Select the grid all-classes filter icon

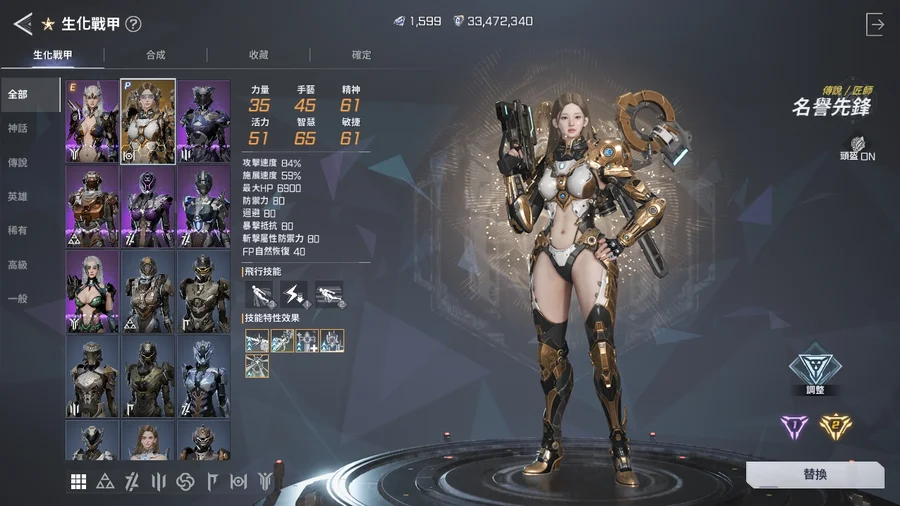point(78,482)
